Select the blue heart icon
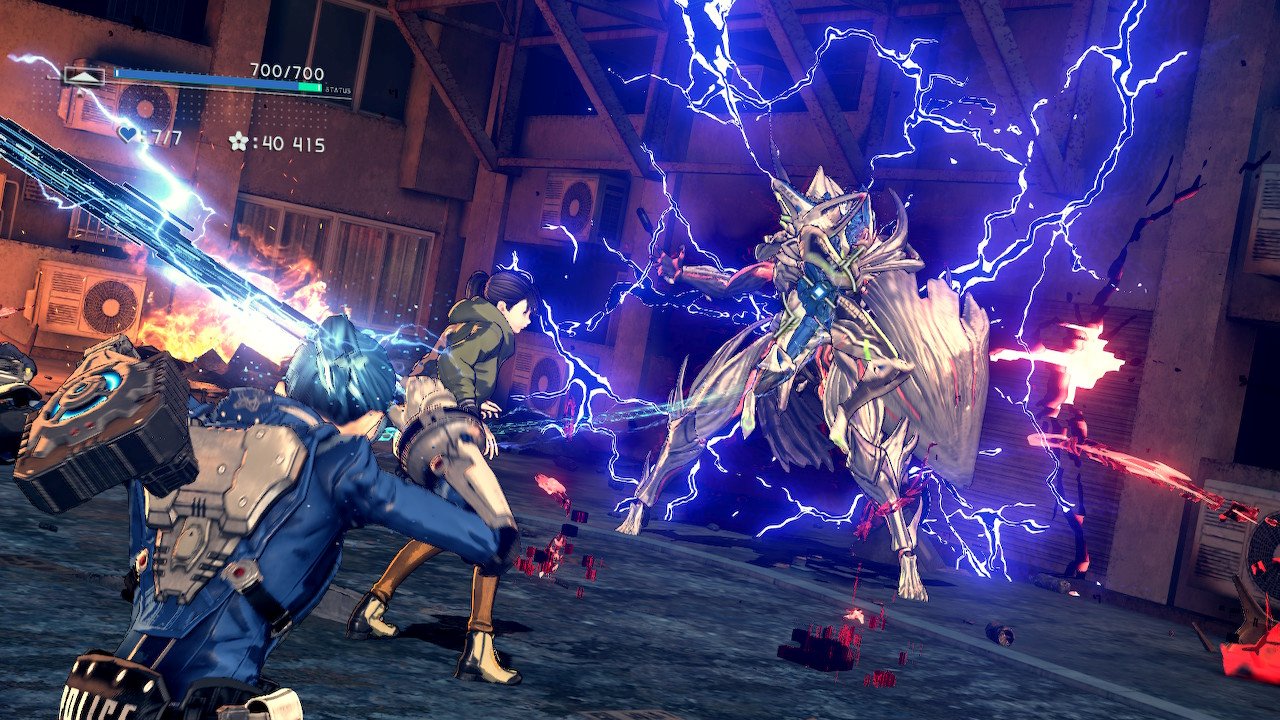The image size is (1280, 720). coord(127,133)
